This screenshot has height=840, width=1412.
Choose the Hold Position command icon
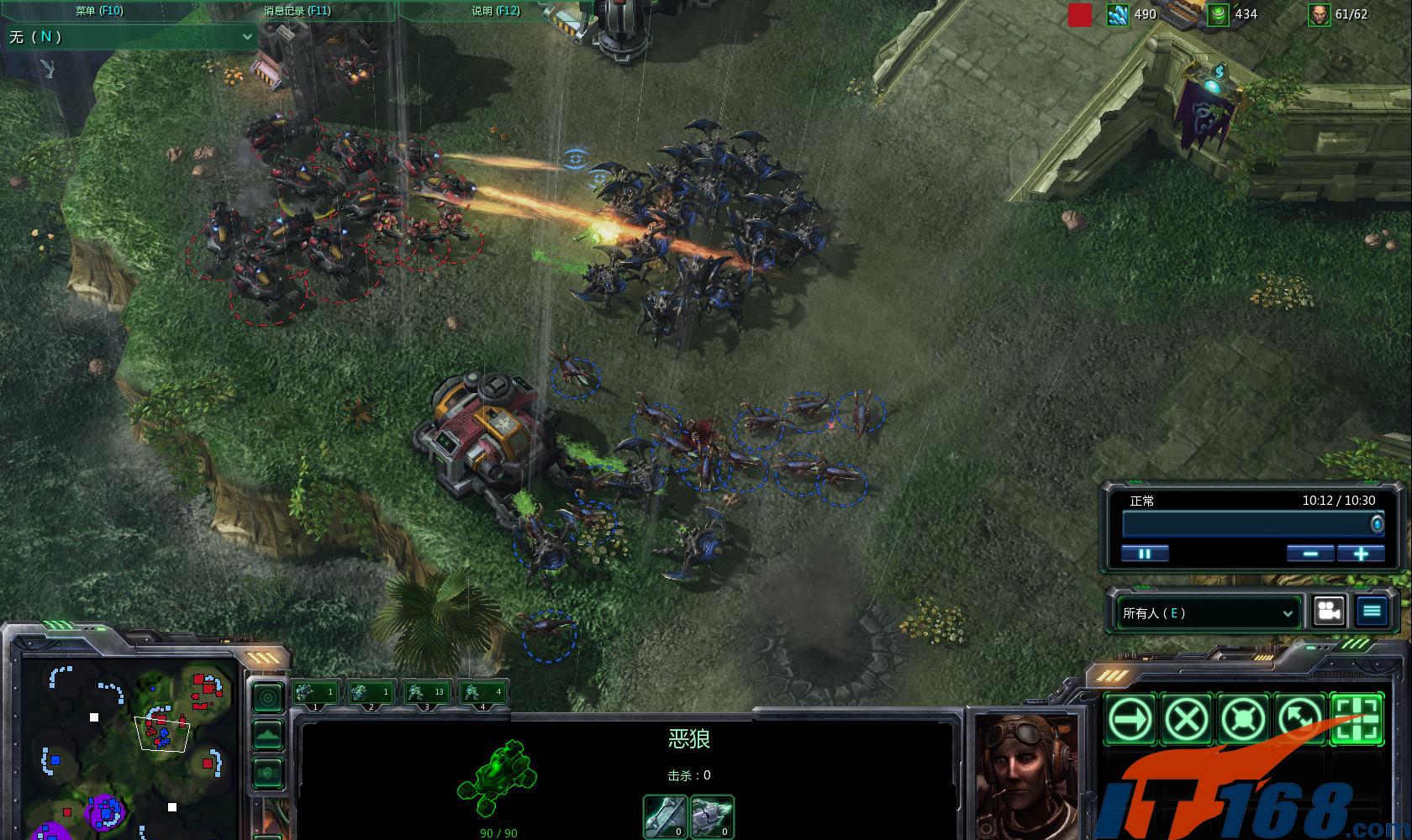[1244, 719]
